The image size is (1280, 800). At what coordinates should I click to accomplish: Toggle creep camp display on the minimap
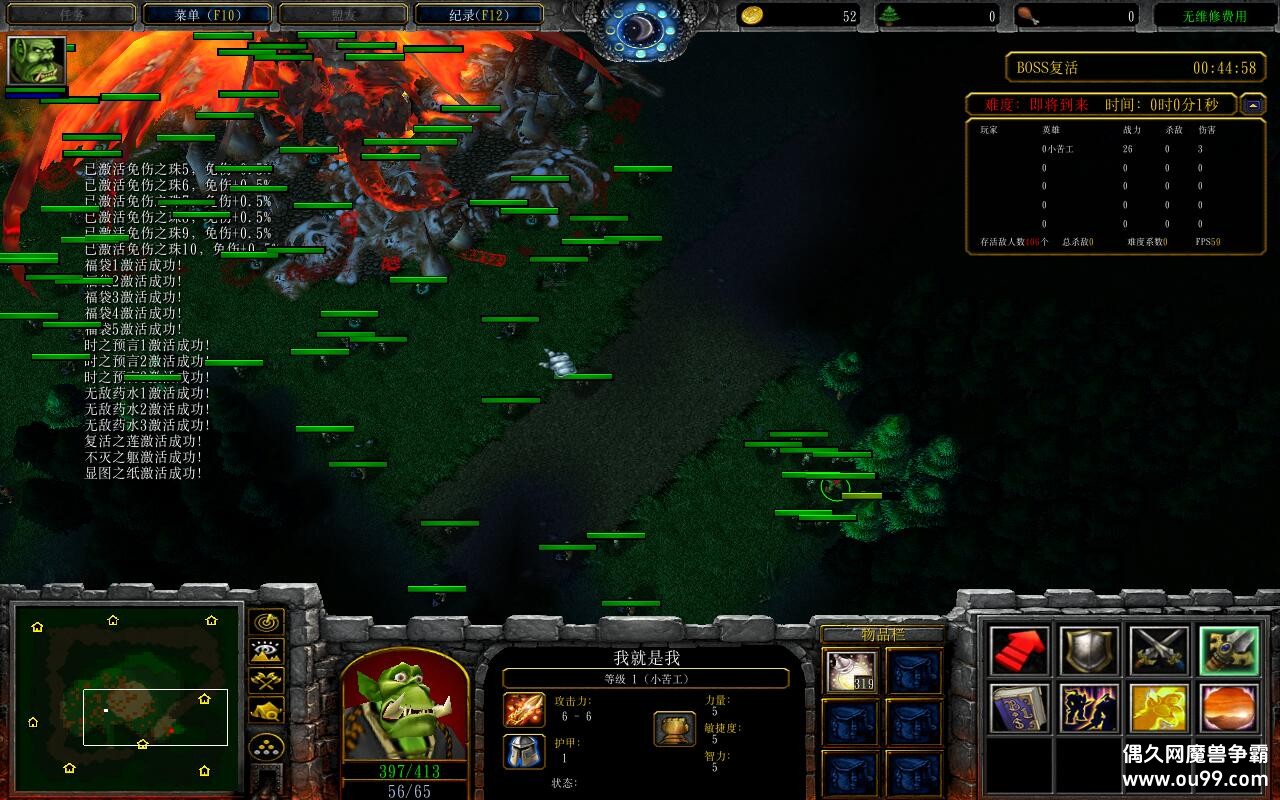266,711
